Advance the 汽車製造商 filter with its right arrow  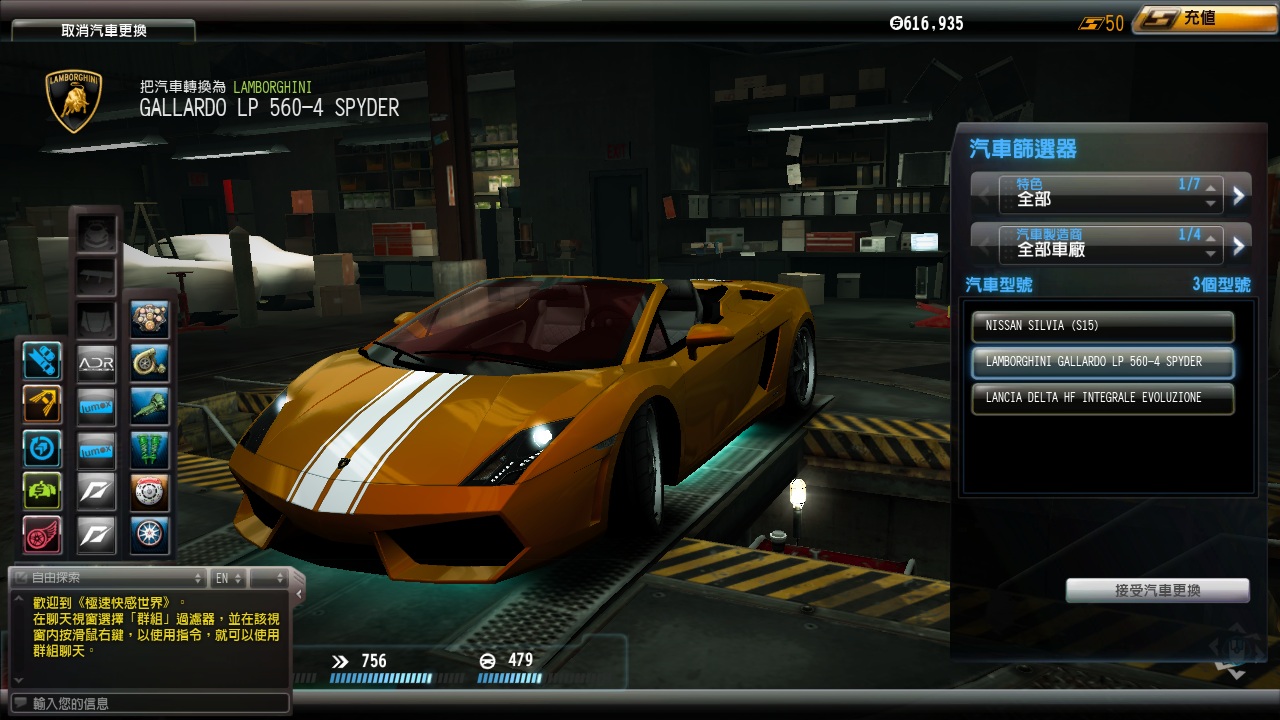coord(1239,245)
